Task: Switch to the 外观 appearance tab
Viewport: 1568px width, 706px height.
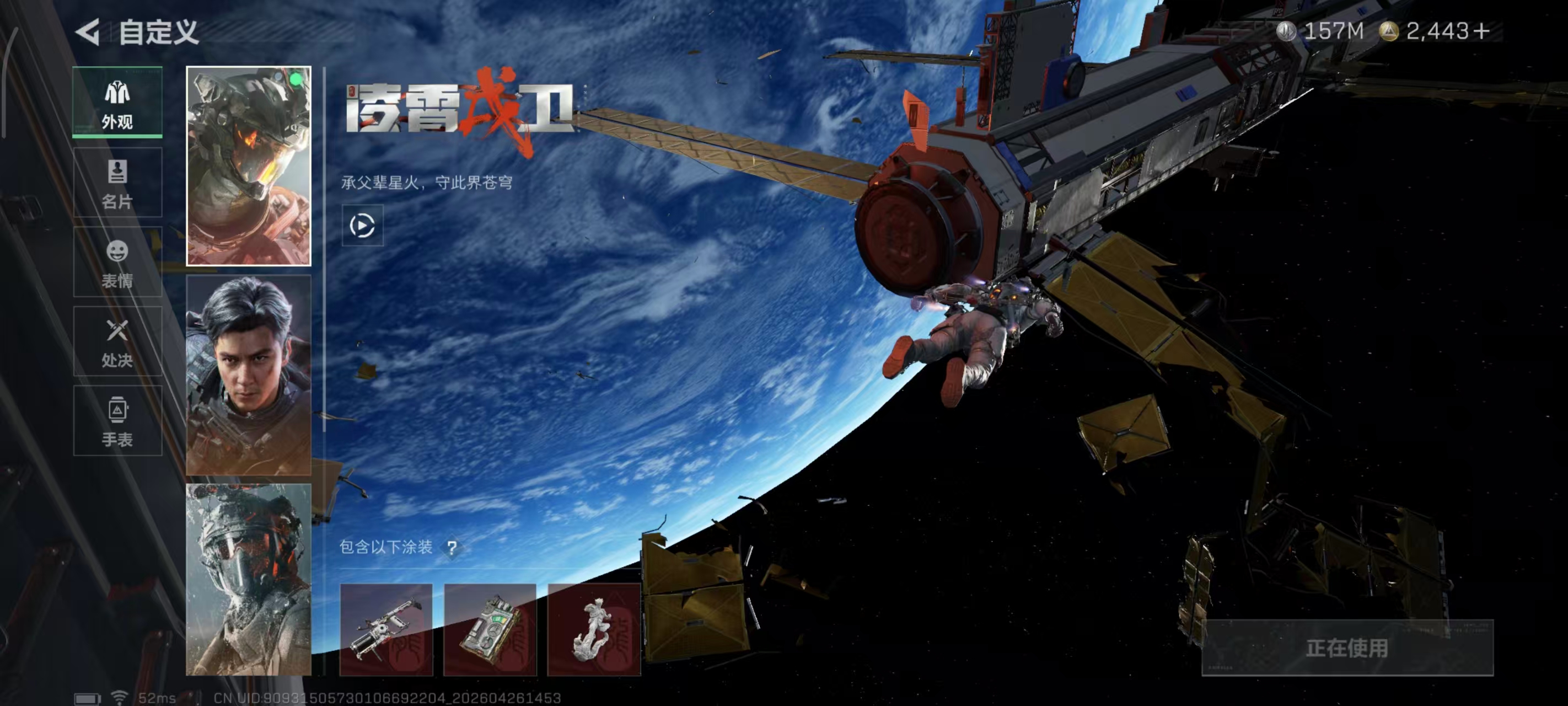Action: tap(117, 103)
